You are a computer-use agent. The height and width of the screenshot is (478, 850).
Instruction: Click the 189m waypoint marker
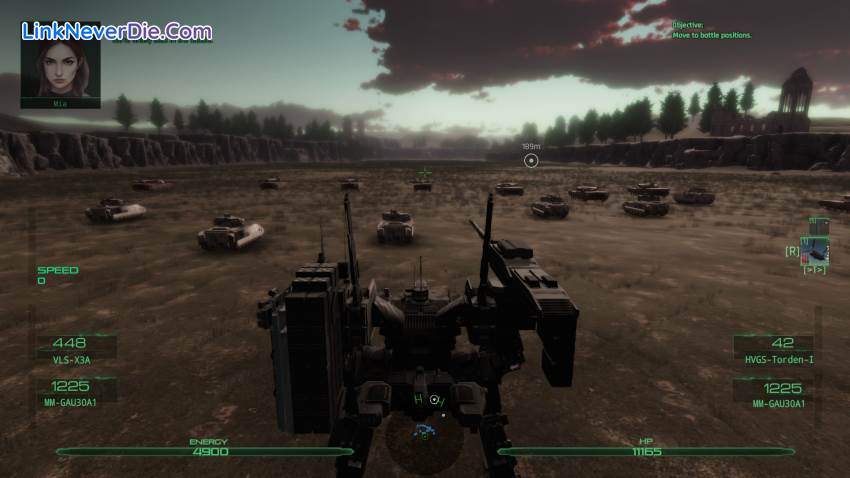[531, 160]
